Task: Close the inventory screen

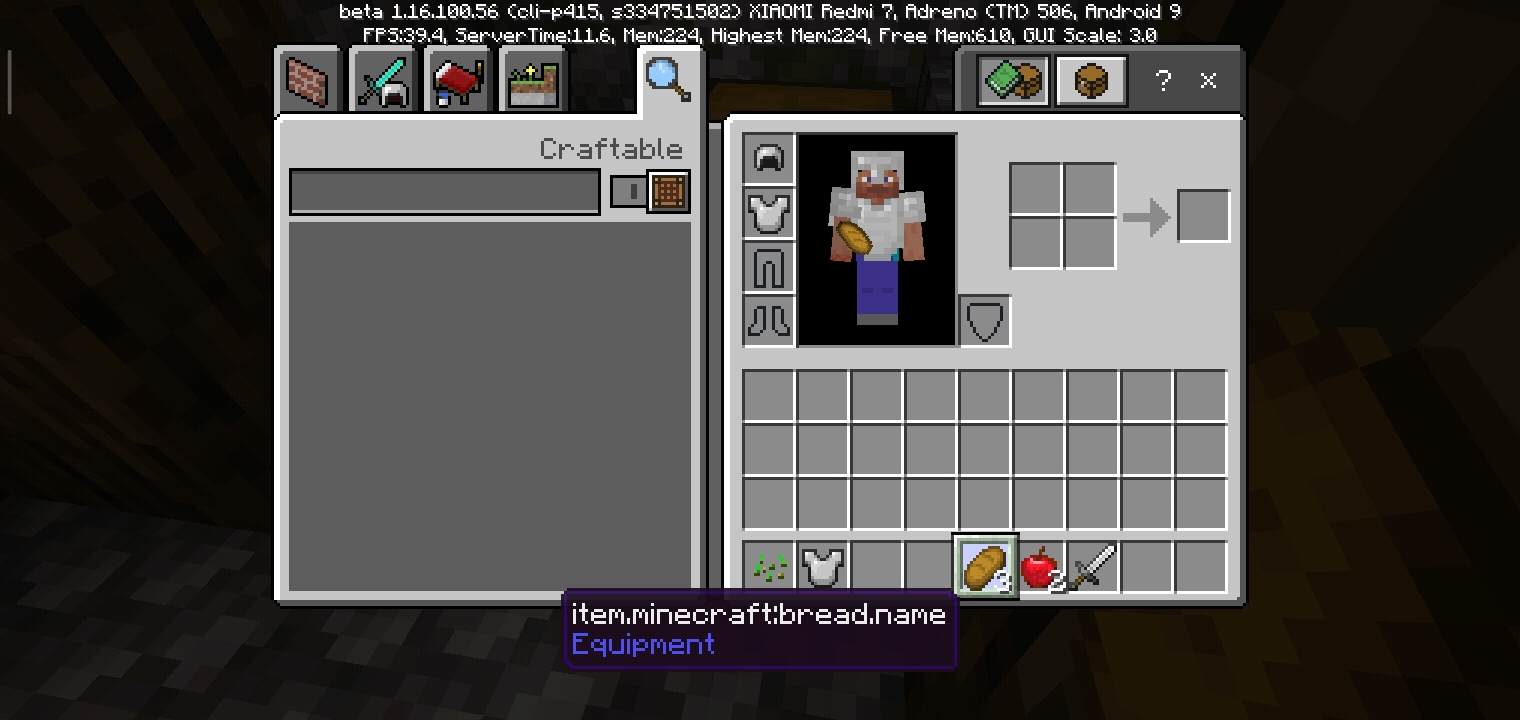Action: [x=1208, y=81]
